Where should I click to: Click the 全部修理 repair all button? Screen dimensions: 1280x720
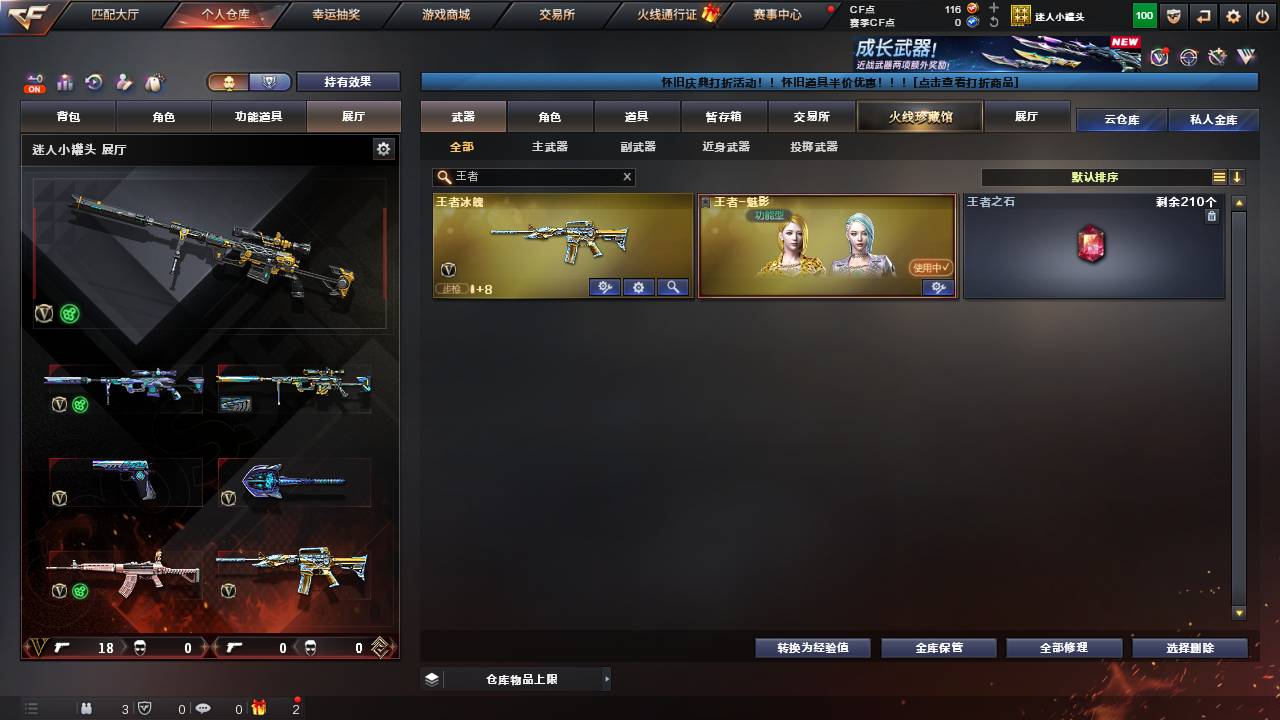point(1064,647)
